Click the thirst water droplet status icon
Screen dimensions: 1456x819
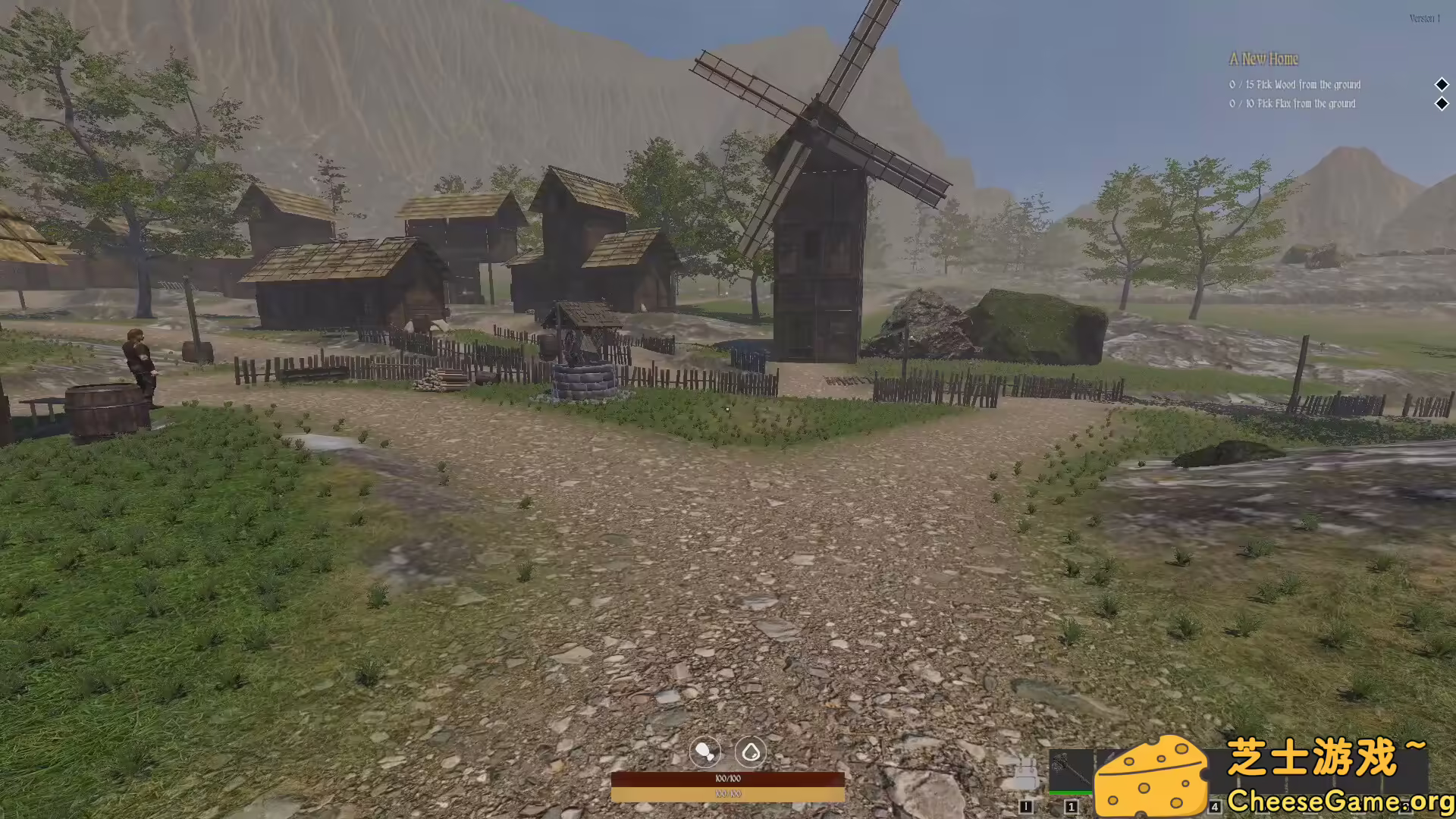point(751,752)
